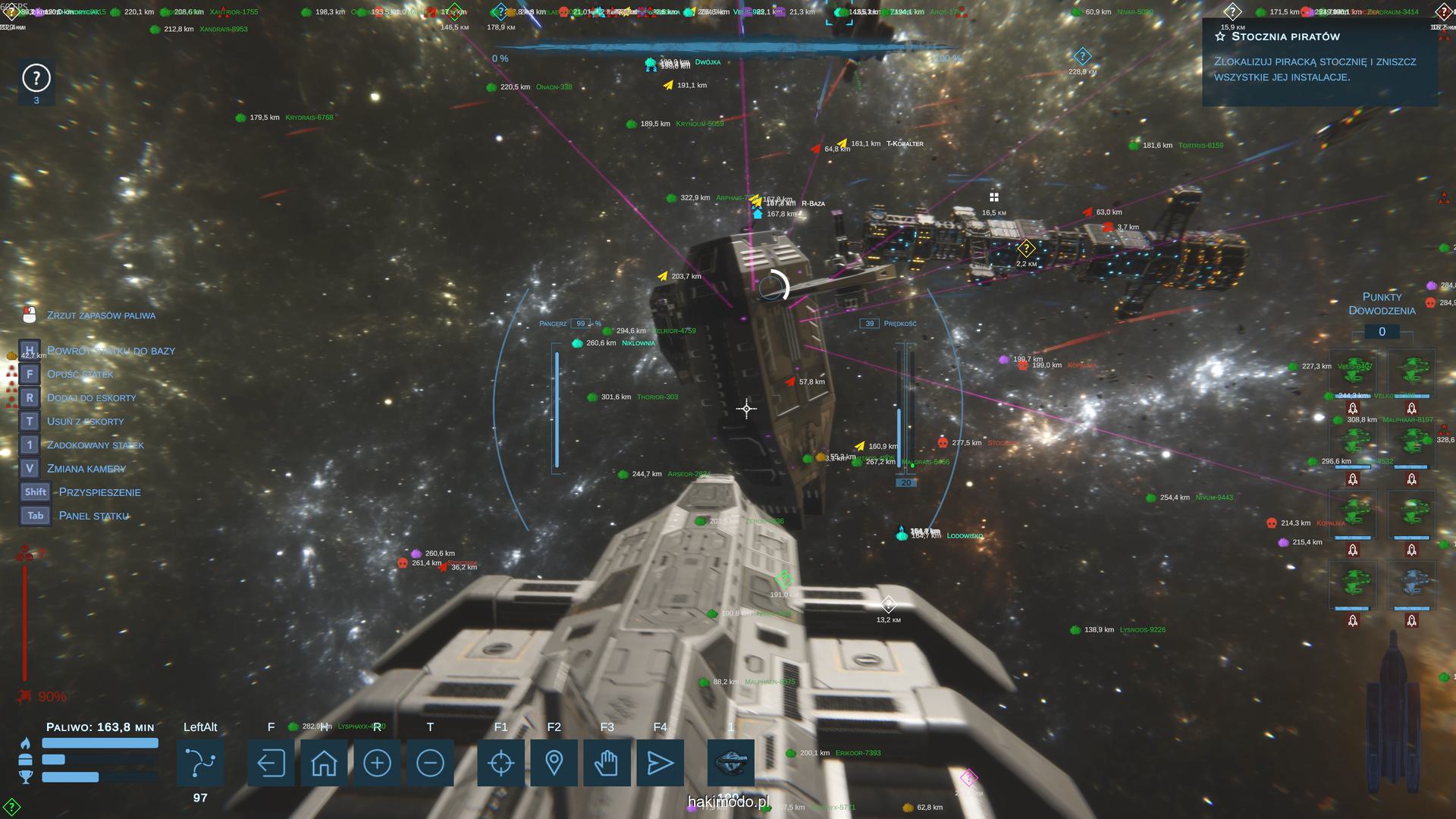
Task: Select the blue-tinted fleet ship slot
Action: pos(1411,585)
